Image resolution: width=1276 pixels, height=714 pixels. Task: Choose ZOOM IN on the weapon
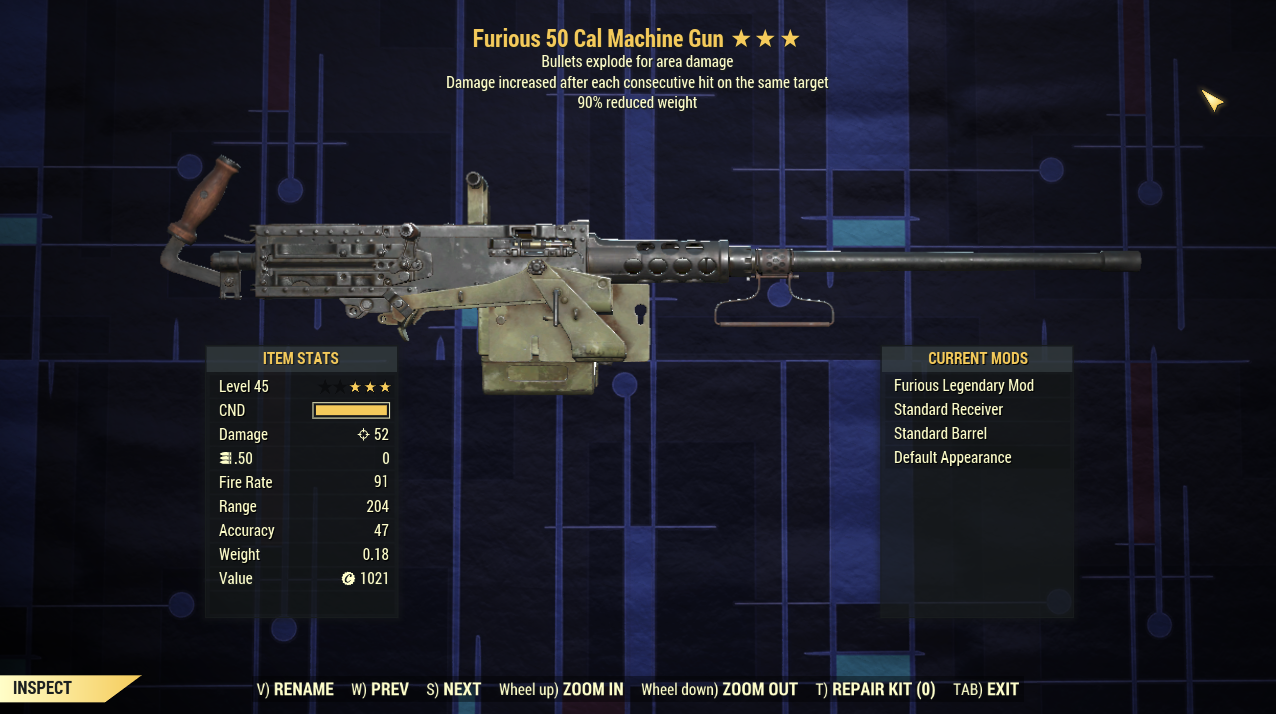click(x=561, y=689)
